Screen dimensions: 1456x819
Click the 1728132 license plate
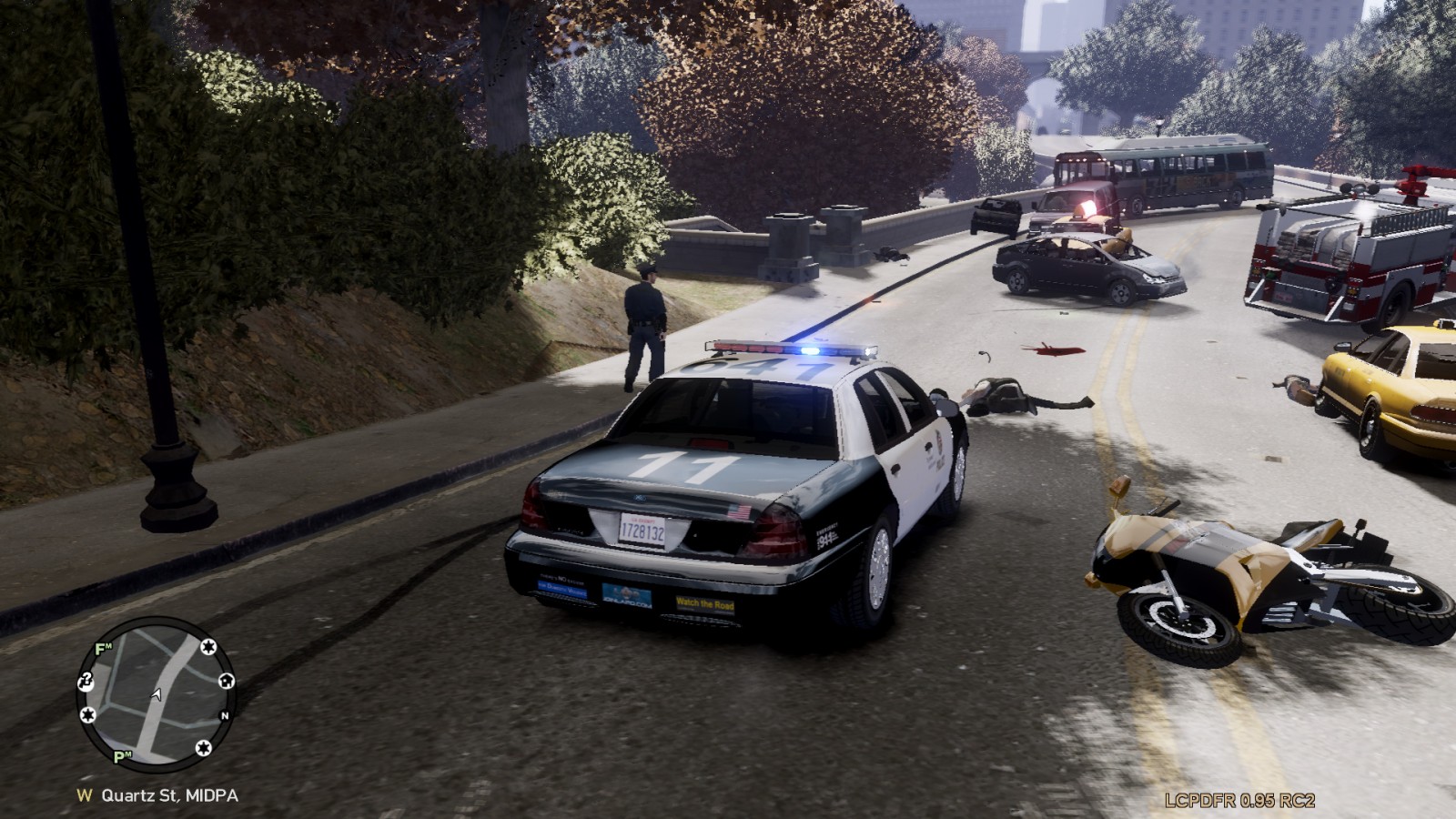pyautogui.click(x=644, y=531)
